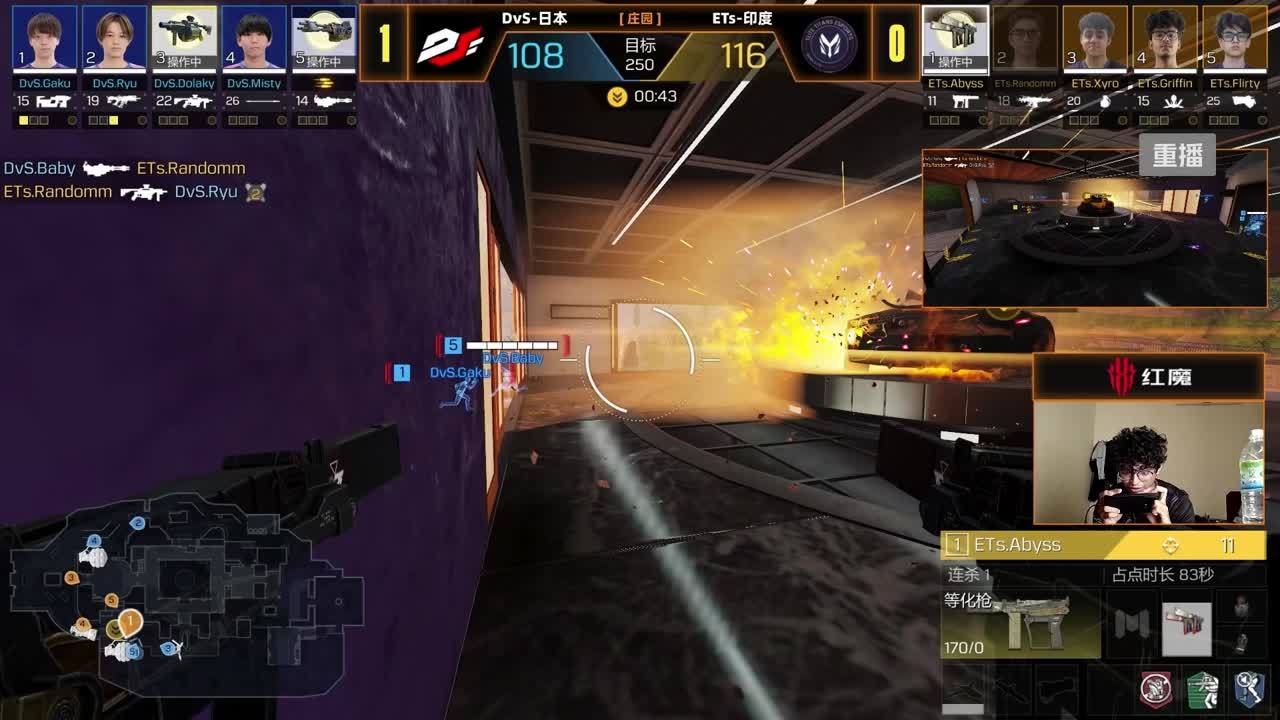Open the replay picture-in-picture window

click(x=1094, y=228)
